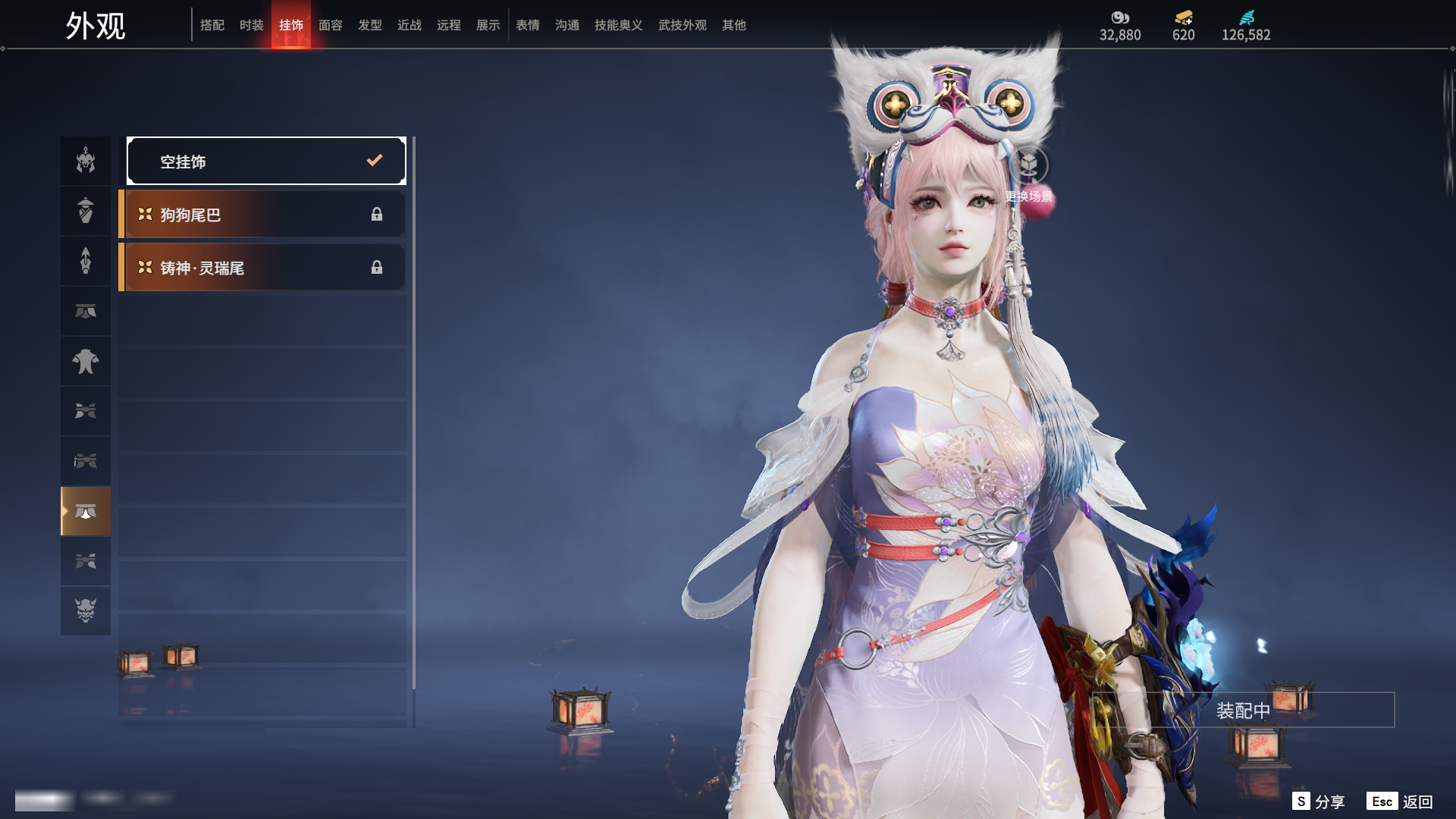Open the 表情 emote tab
The width and height of the screenshot is (1456, 819).
click(528, 25)
